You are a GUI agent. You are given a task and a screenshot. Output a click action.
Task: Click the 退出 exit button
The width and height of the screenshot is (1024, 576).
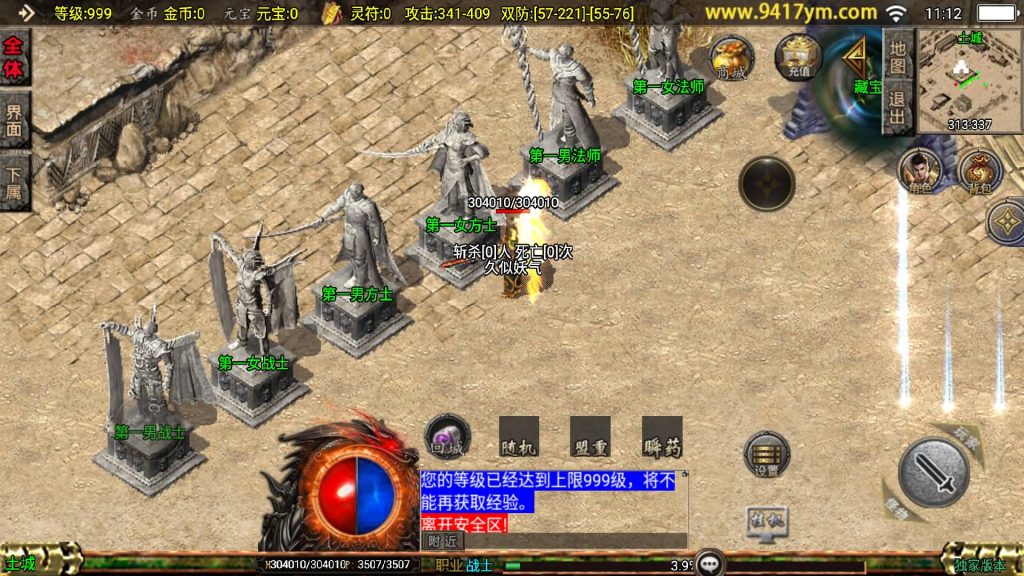[x=897, y=108]
